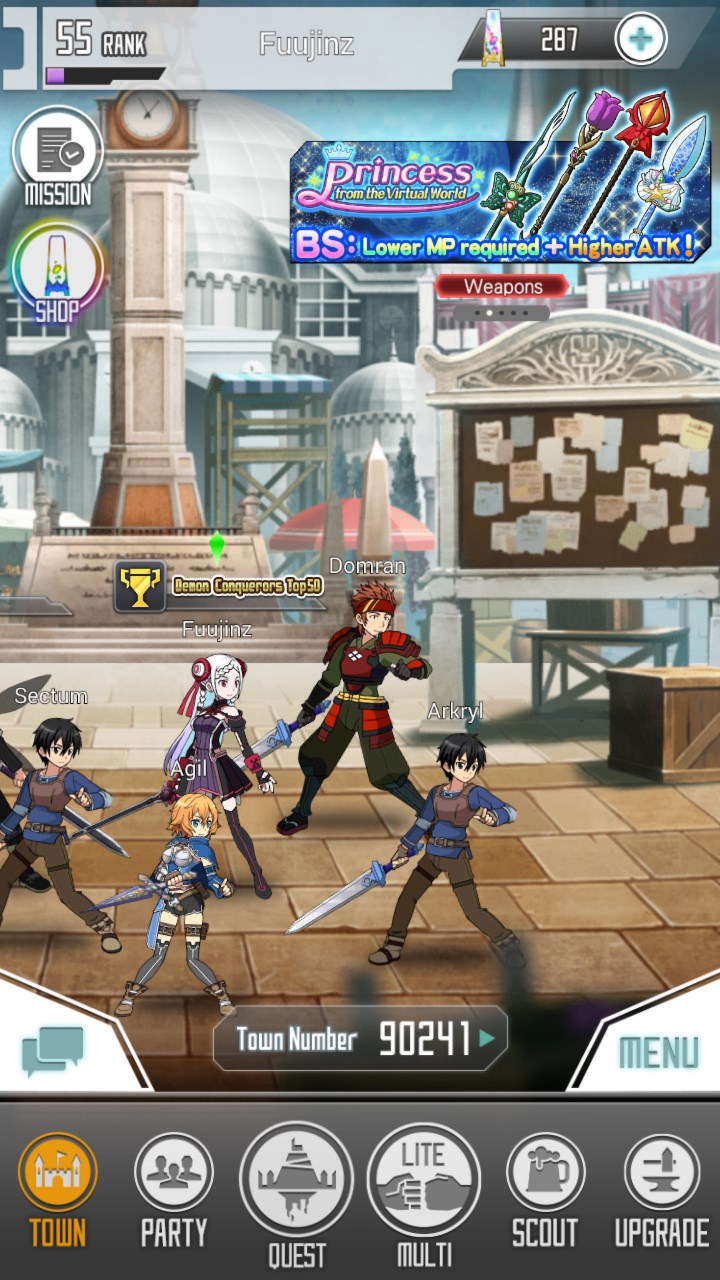Open the Mission menu
720x1280 pixels.
(58, 158)
